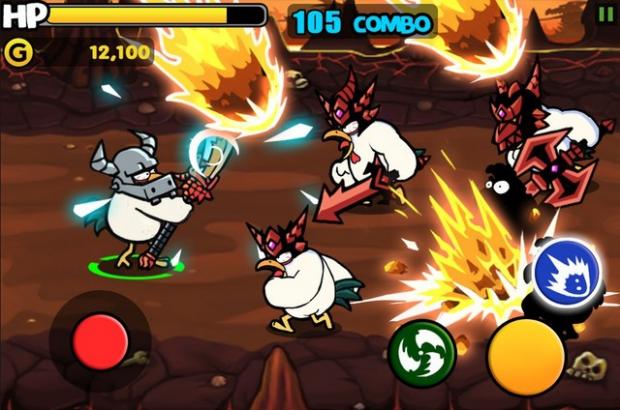Screen dimensions: 620x410
Task: Tap the red virtual joystick knob
Action: (100, 342)
